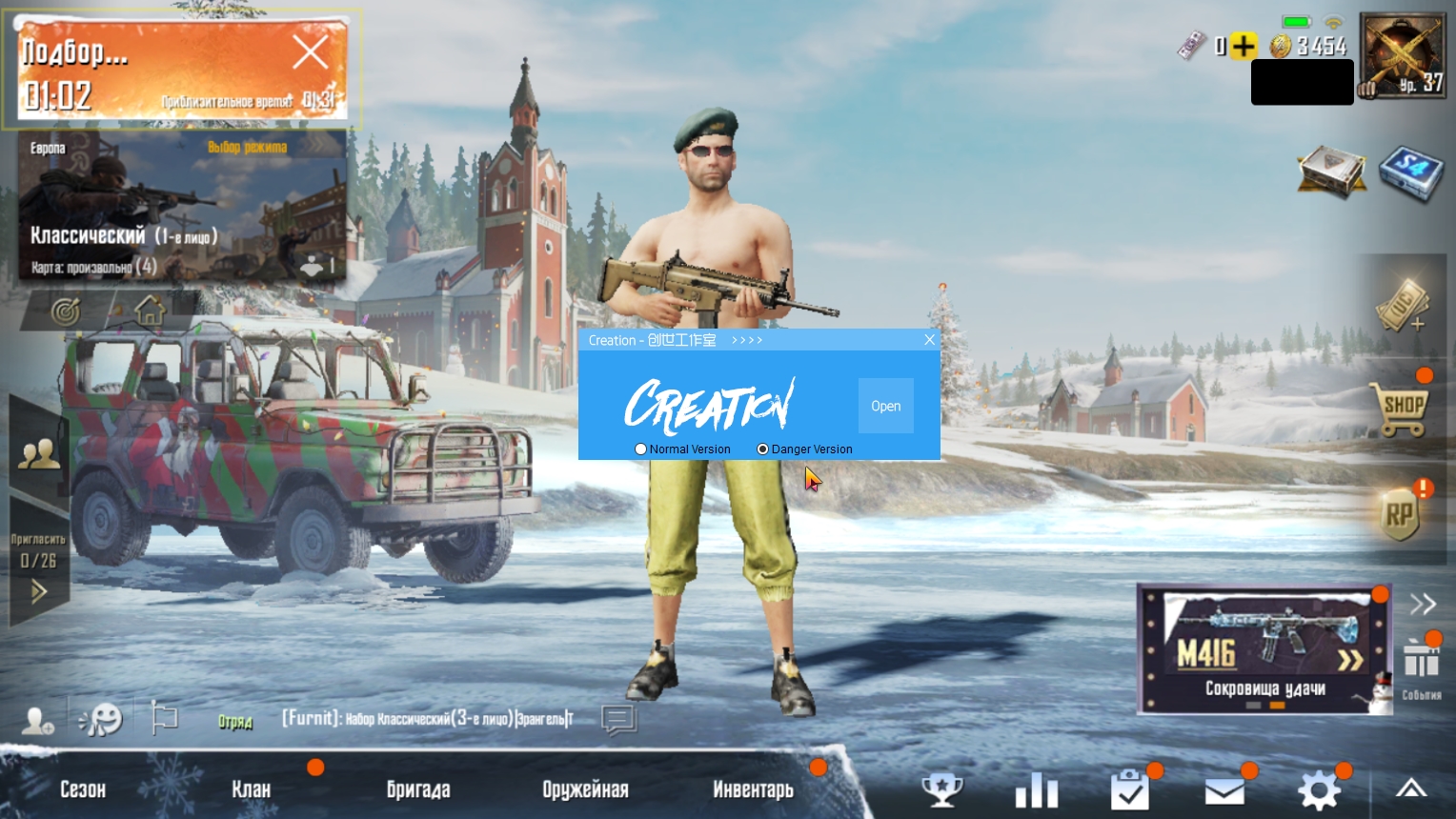Expand events panel using the double chevron
Viewport: 1456px width, 819px height.
1422,604
